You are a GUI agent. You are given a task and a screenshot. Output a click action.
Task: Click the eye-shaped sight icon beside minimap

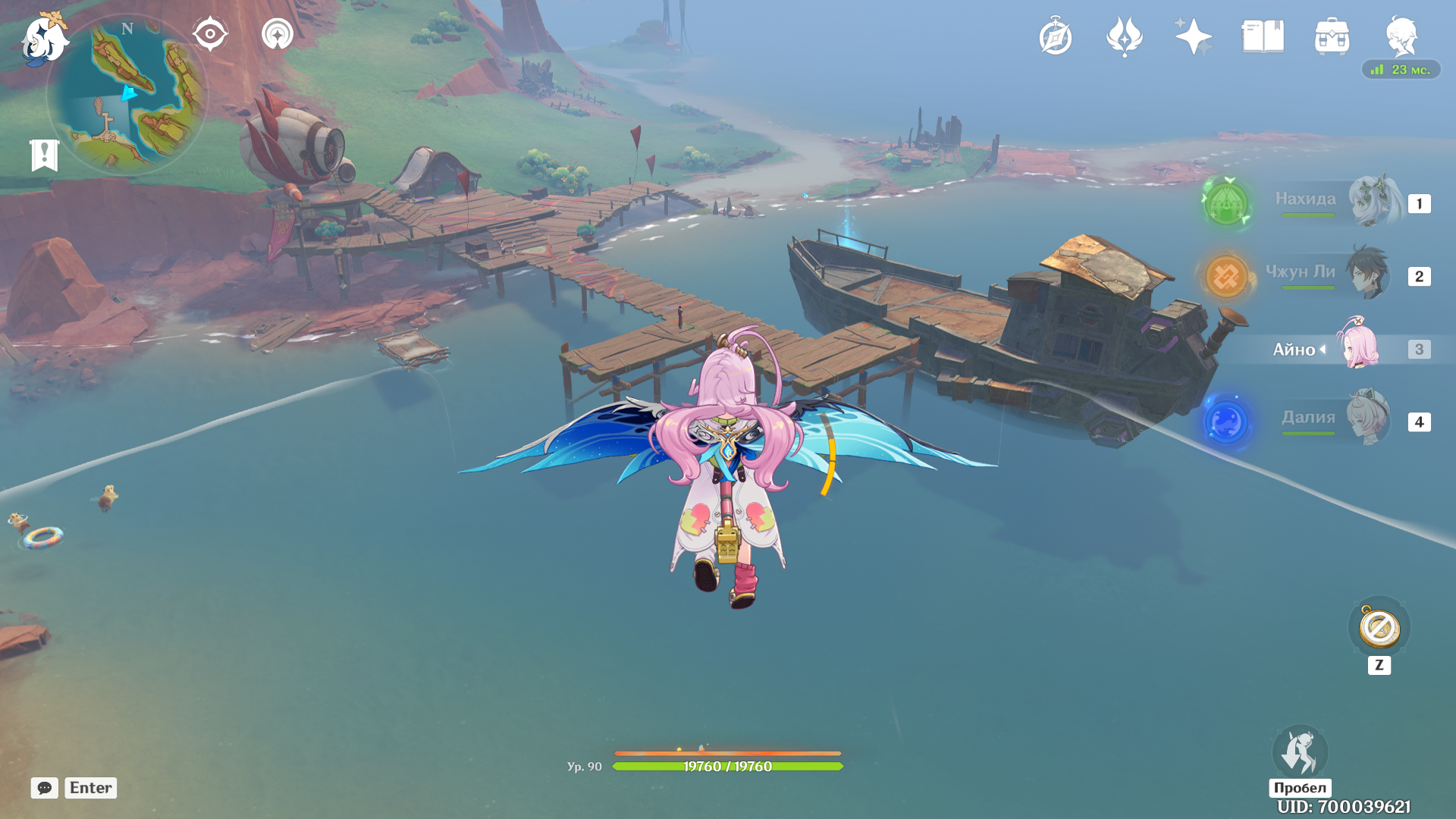(x=210, y=35)
